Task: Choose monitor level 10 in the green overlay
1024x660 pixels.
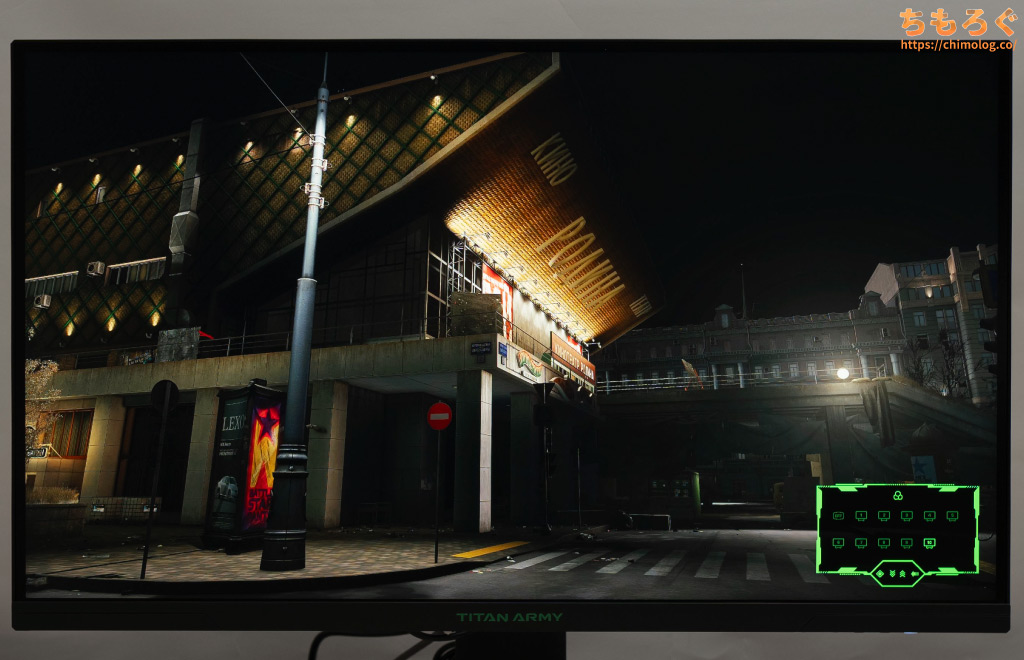Action: pos(929,543)
